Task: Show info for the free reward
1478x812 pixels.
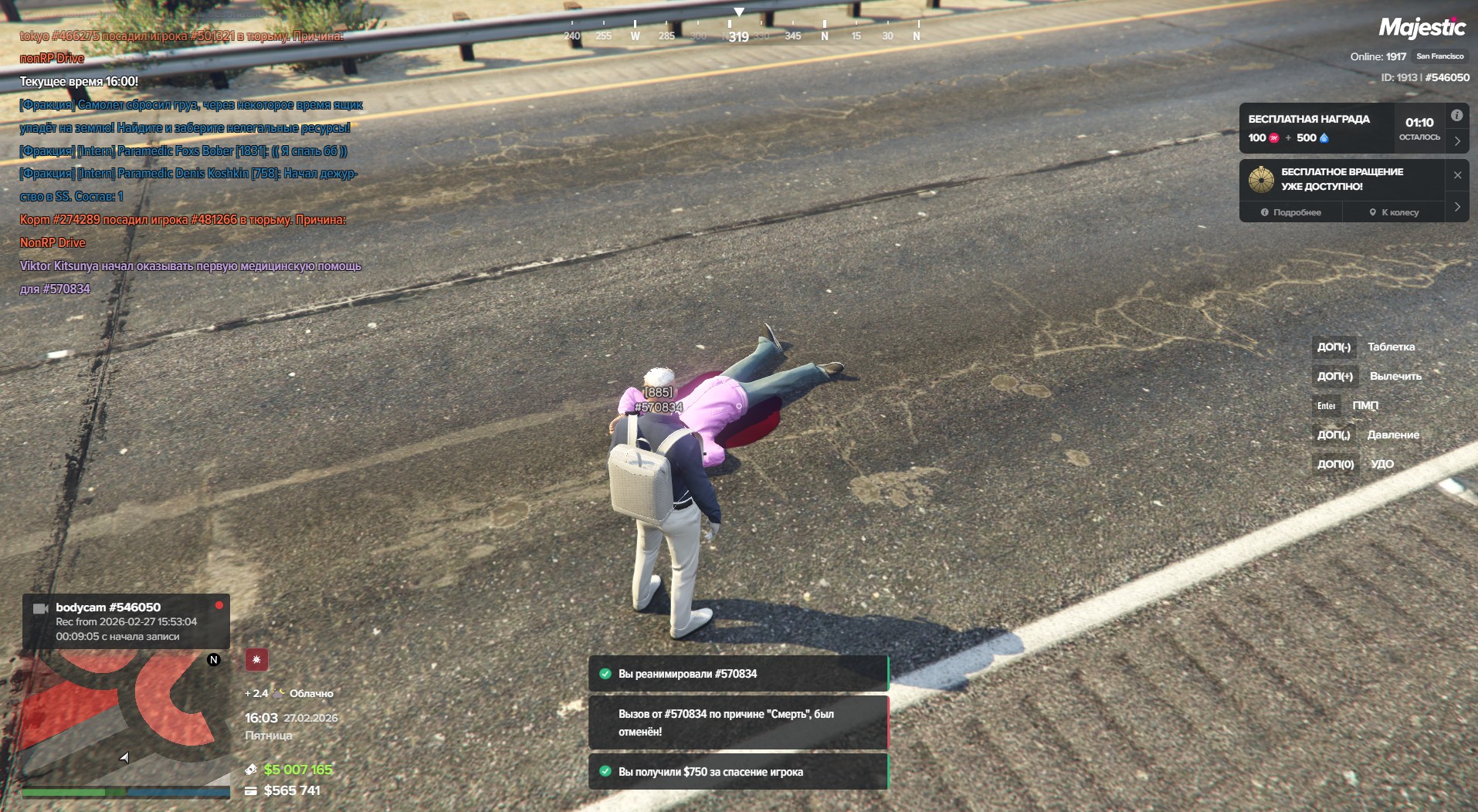Action: click(1456, 116)
